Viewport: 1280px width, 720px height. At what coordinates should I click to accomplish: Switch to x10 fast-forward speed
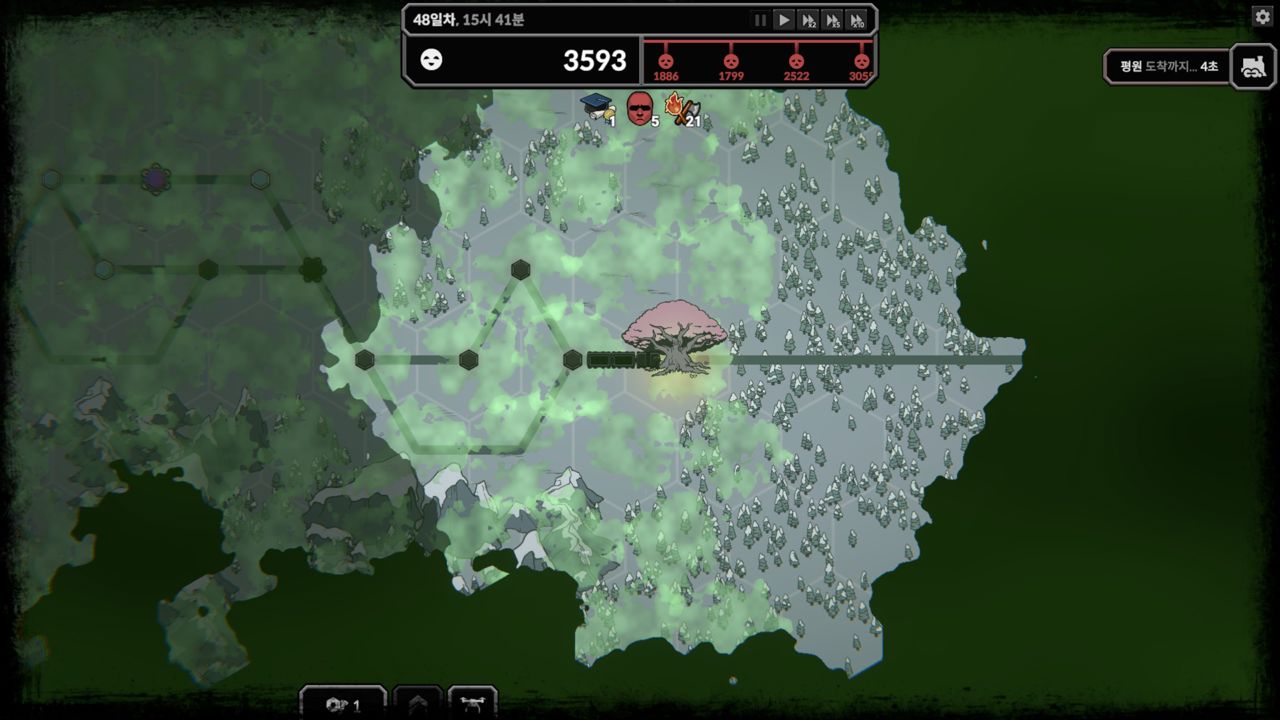pyautogui.click(x=856, y=20)
